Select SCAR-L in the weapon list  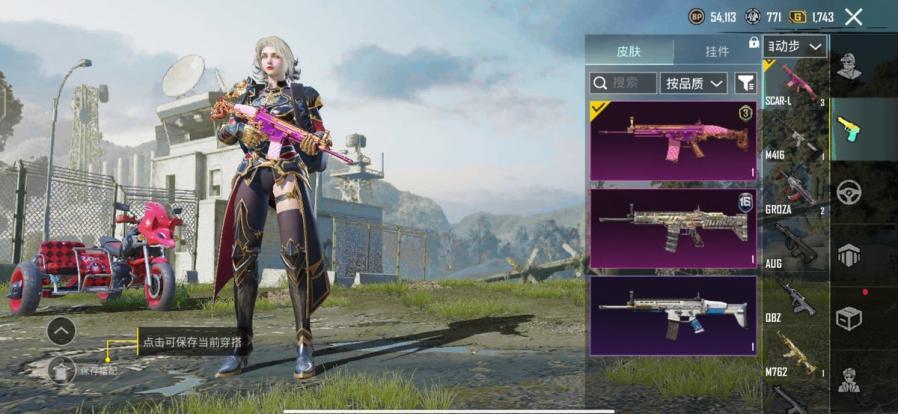pyautogui.click(x=796, y=84)
